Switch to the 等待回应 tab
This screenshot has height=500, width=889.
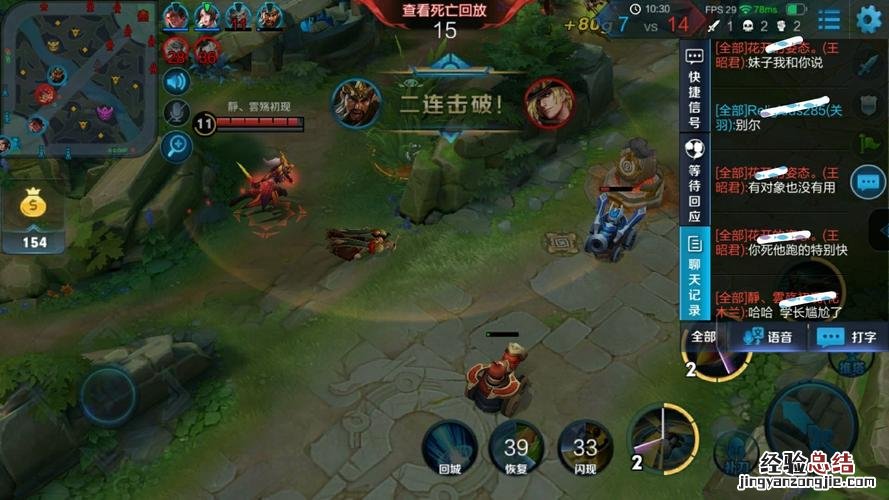(695, 180)
